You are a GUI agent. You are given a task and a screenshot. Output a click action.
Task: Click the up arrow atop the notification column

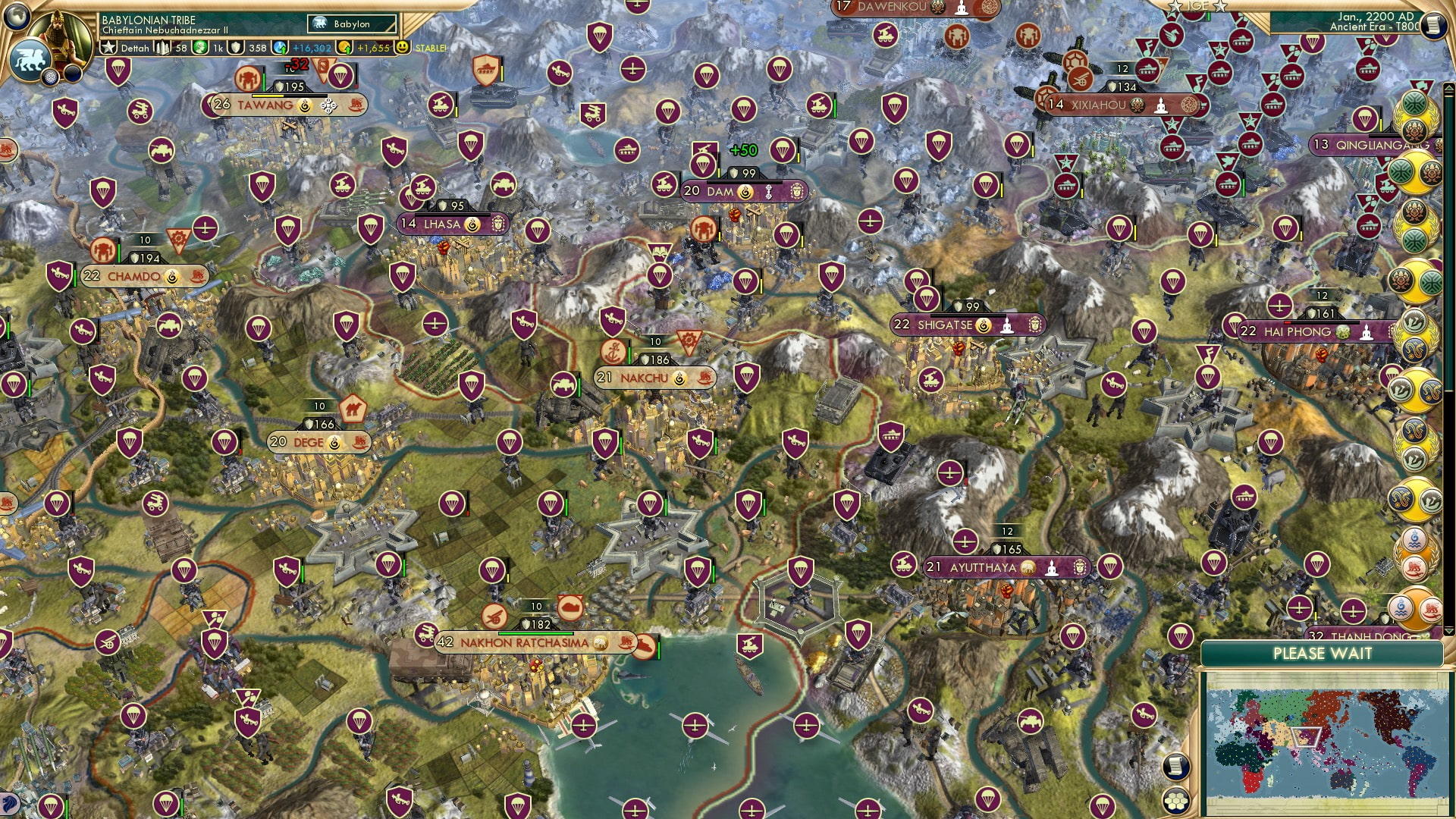coord(1448,86)
